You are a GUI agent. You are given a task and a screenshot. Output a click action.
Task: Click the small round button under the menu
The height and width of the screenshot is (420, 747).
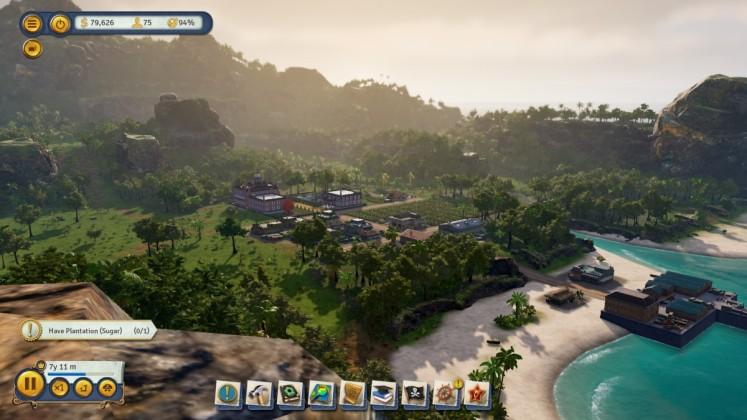click(32, 48)
